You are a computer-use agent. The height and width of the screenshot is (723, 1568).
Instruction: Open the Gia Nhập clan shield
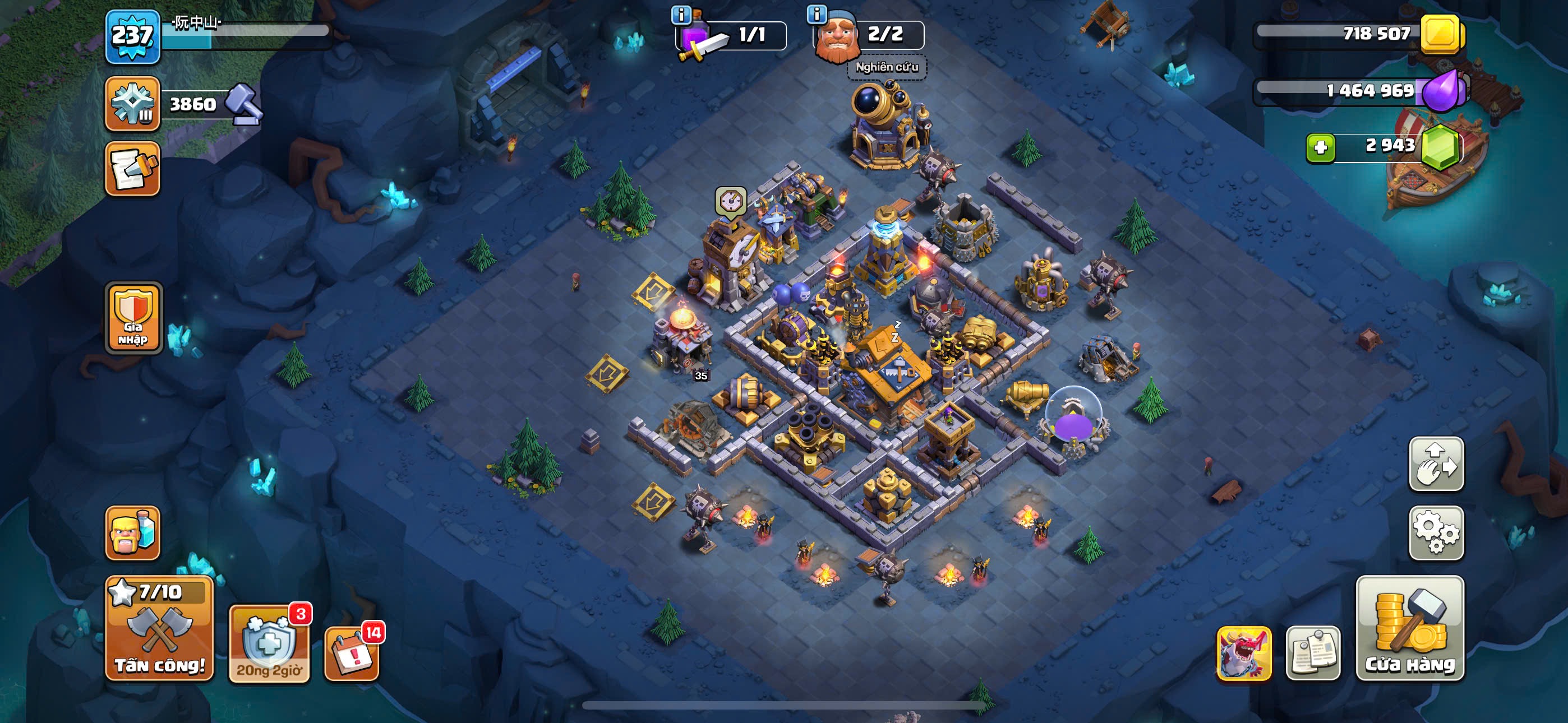(133, 317)
